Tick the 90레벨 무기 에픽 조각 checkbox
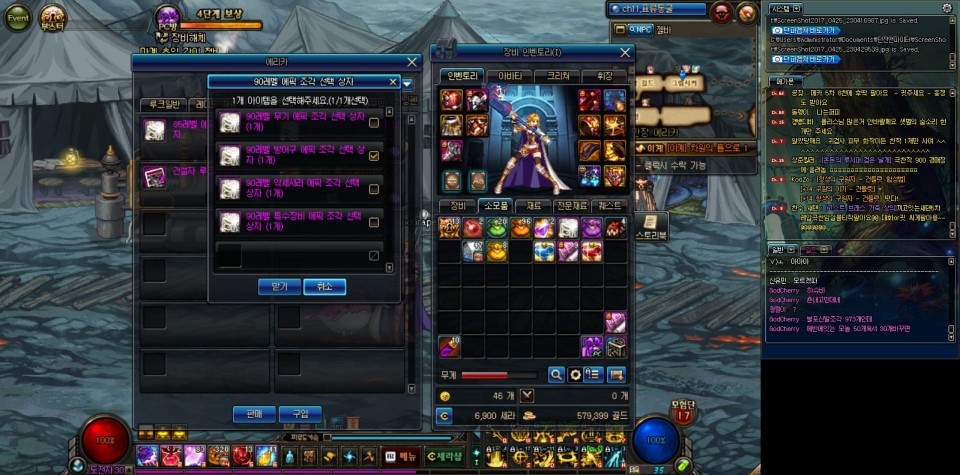Screen dimensions: 960x475 (x=374, y=123)
